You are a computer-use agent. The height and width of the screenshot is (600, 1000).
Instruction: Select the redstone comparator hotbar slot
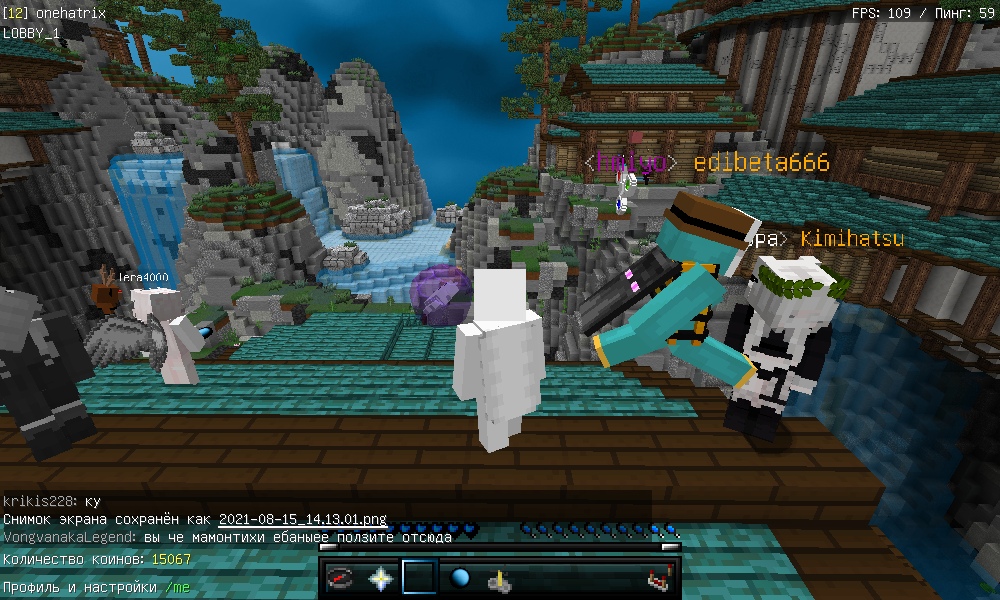[x=657, y=578]
